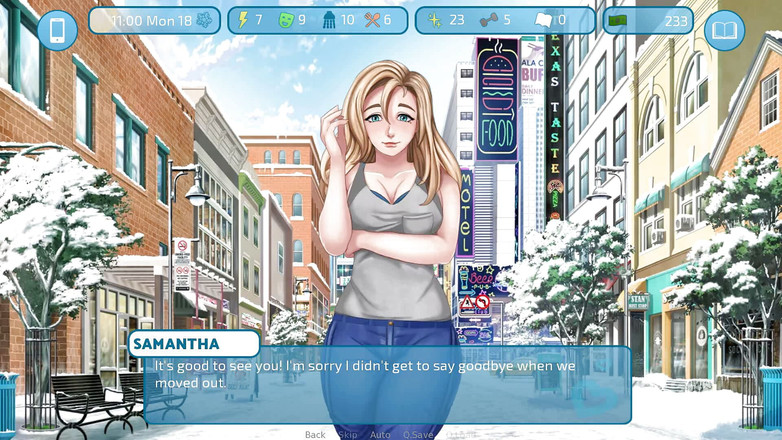The height and width of the screenshot is (440, 782).
Task: Continue Samantha's dialogue text box
Action: pyautogui.click(x=388, y=384)
